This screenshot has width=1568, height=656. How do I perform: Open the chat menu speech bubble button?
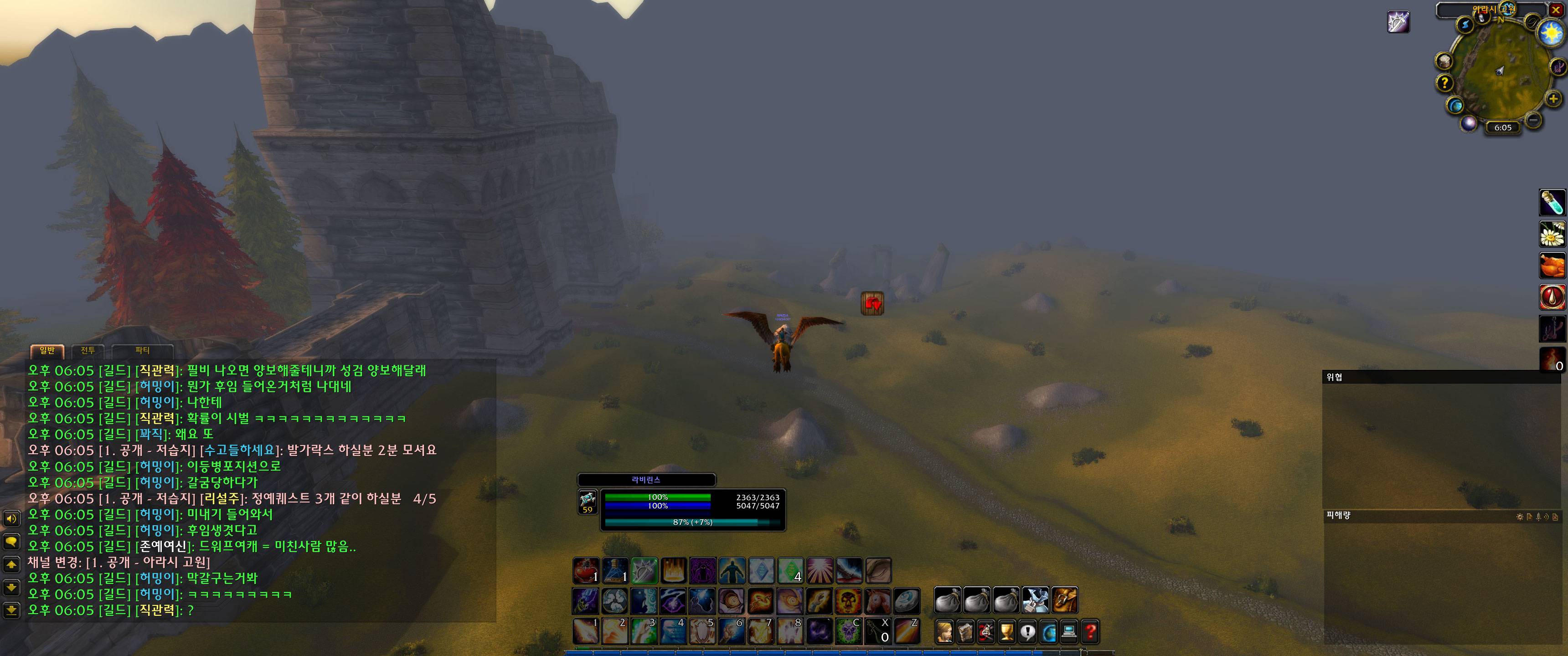pyautogui.click(x=11, y=541)
